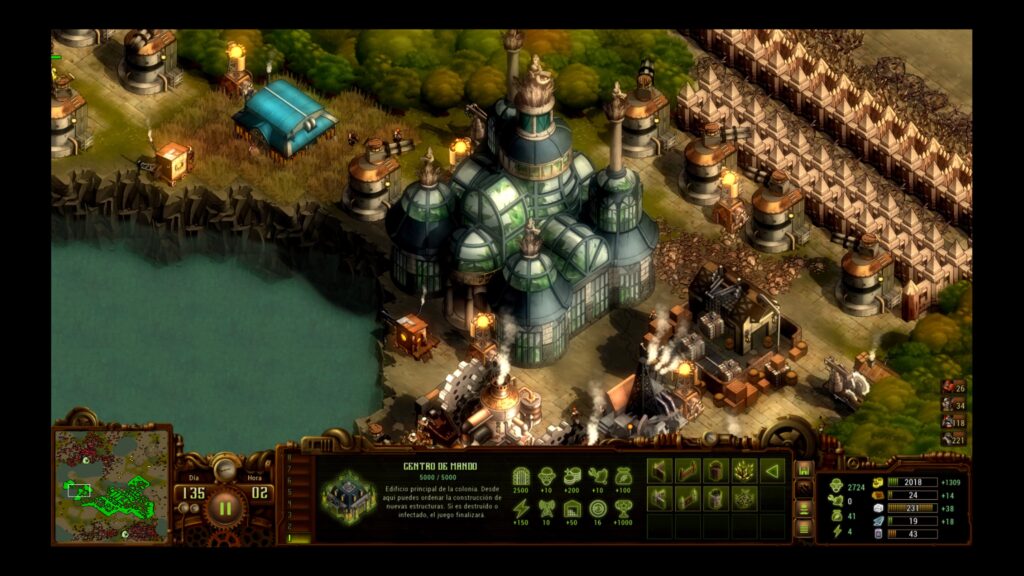Choose the wooden gate build option
Viewport: 1024px width, 576px height.
687,470
